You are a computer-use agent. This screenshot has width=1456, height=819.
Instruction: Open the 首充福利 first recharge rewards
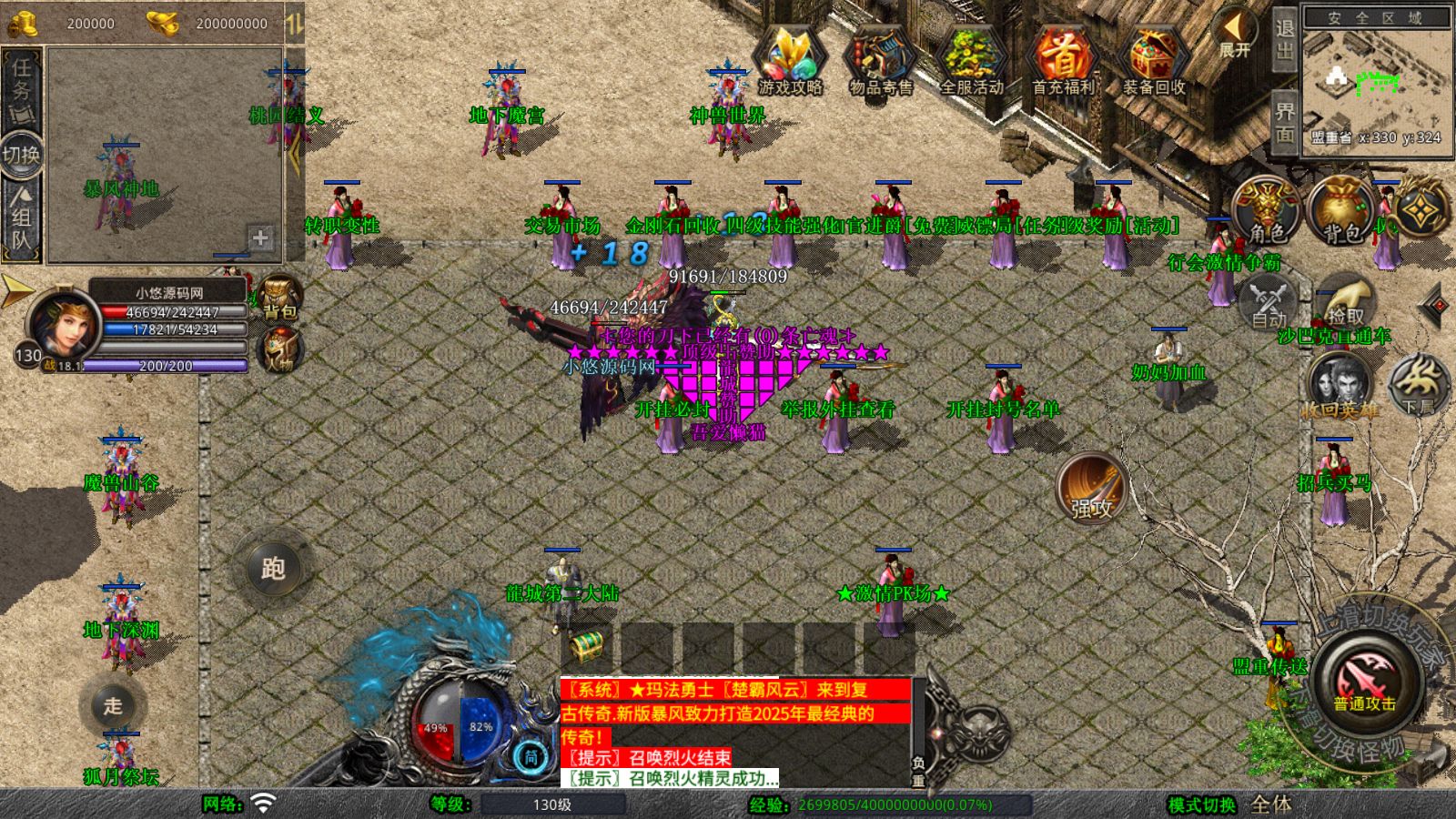1062,57
